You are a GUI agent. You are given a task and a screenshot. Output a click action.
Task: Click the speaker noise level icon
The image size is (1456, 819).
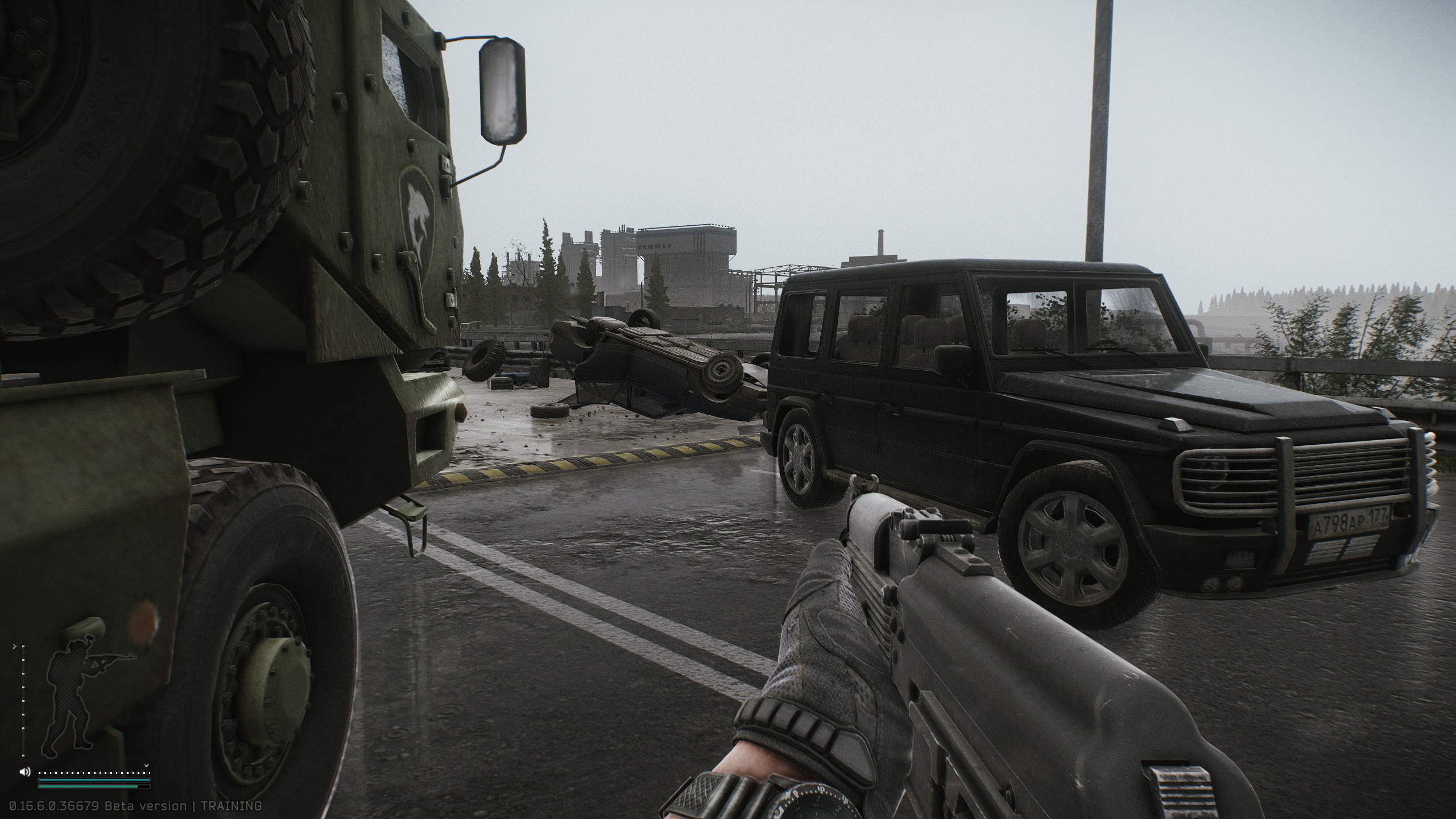(x=24, y=772)
